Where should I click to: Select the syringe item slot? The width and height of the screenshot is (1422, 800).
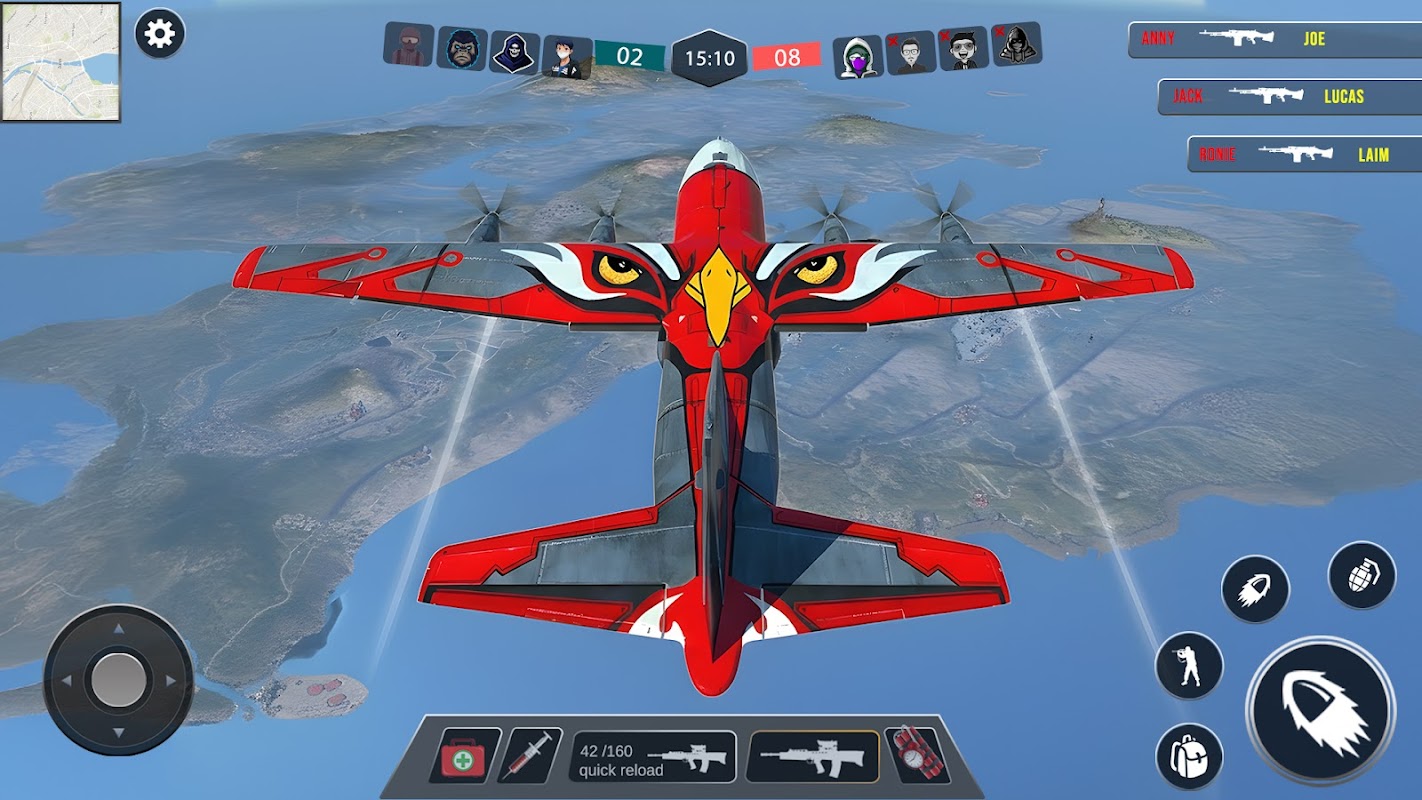point(530,755)
